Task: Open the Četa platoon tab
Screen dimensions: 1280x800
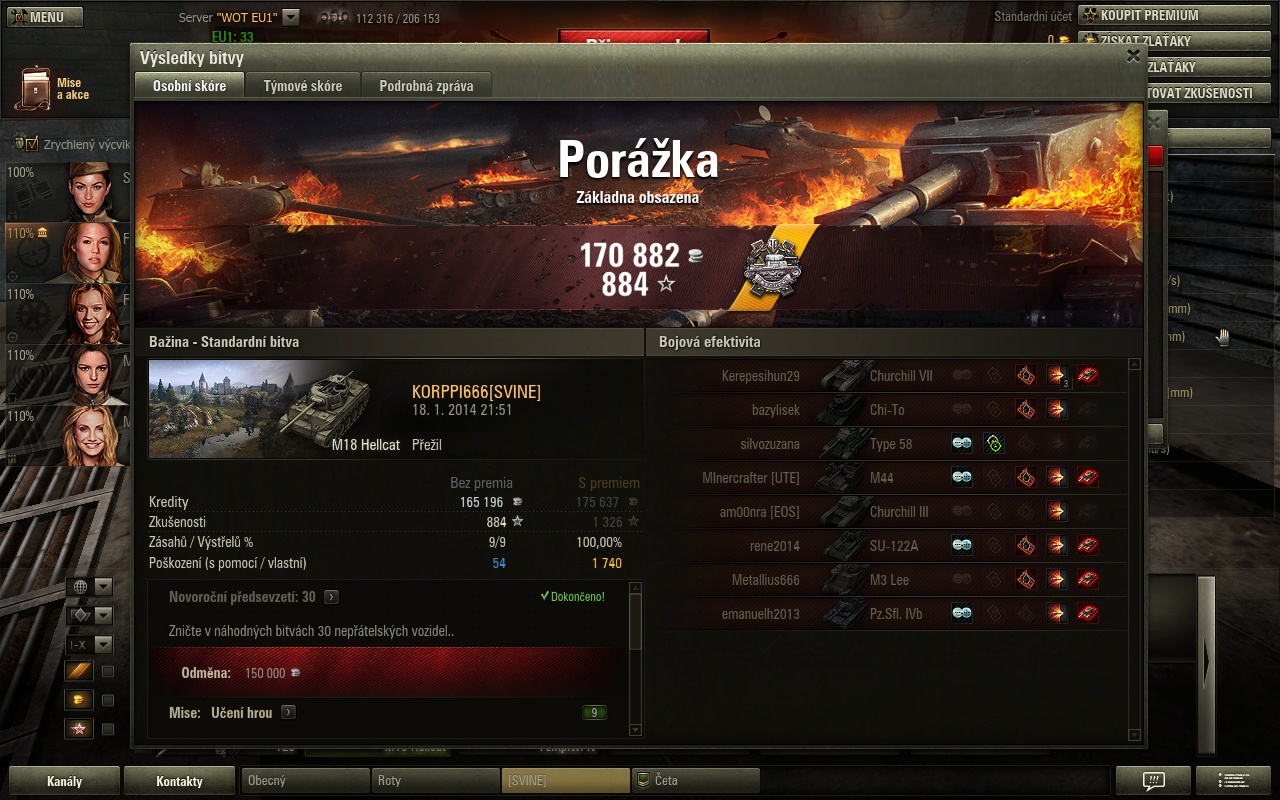Action: [695, 781]
